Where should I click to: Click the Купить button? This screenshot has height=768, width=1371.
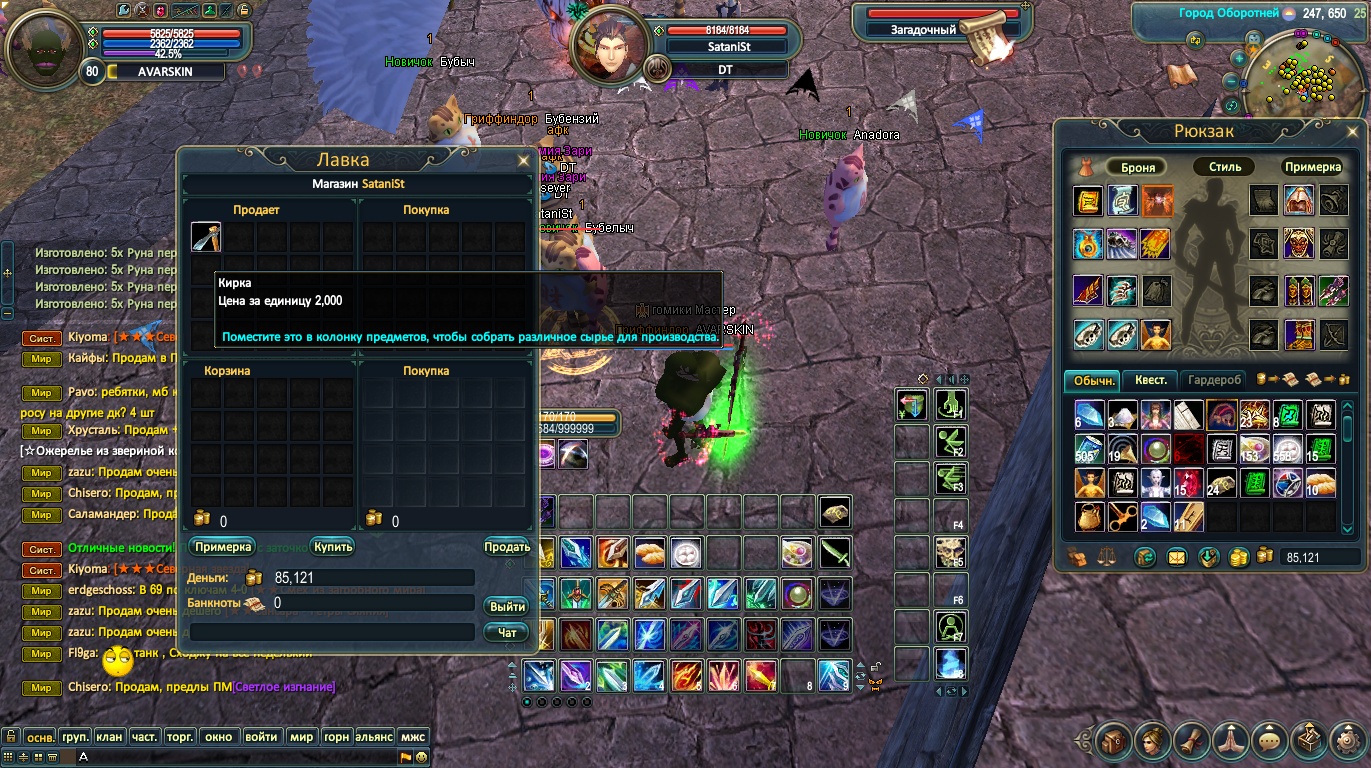tap(332, 547)
